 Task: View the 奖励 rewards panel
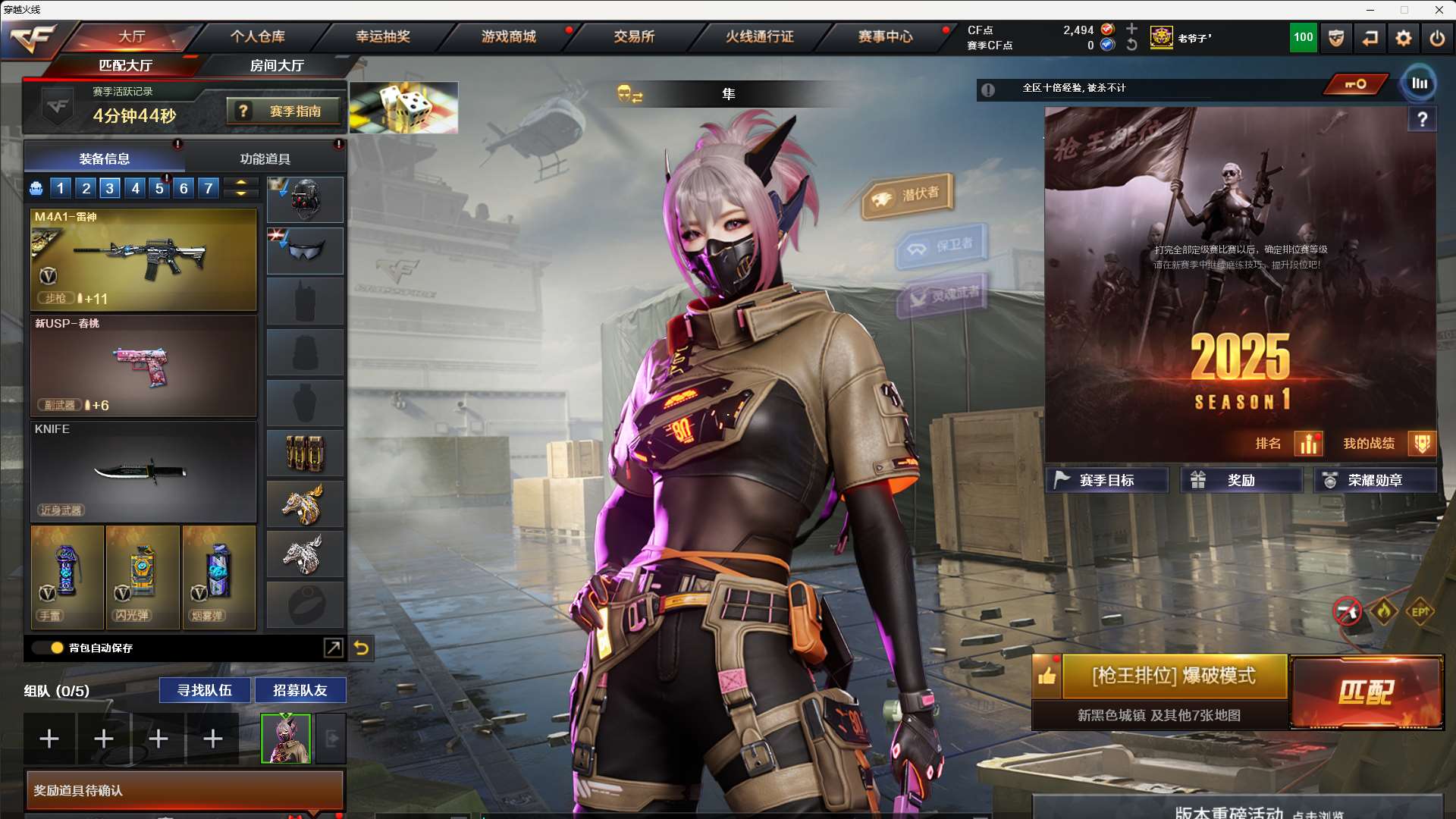tap(1241, 480)
